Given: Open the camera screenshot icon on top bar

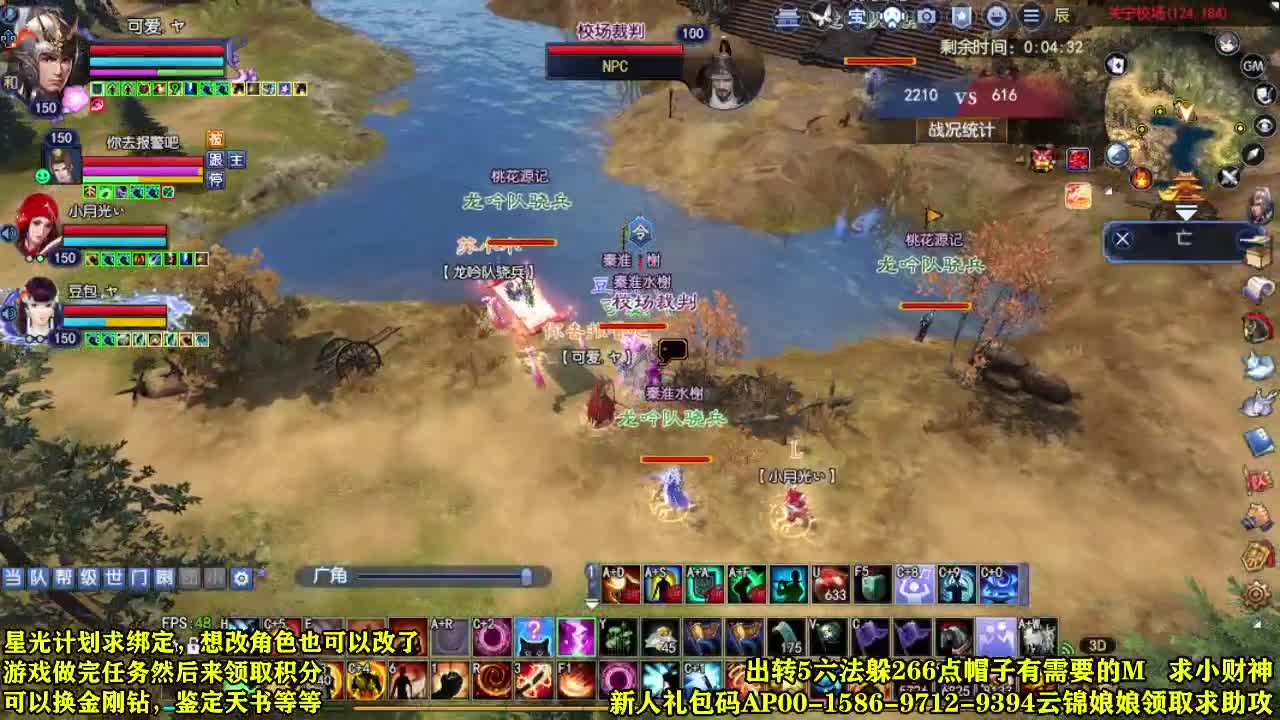Looking at the screenshot, I should tap(926, 17).
